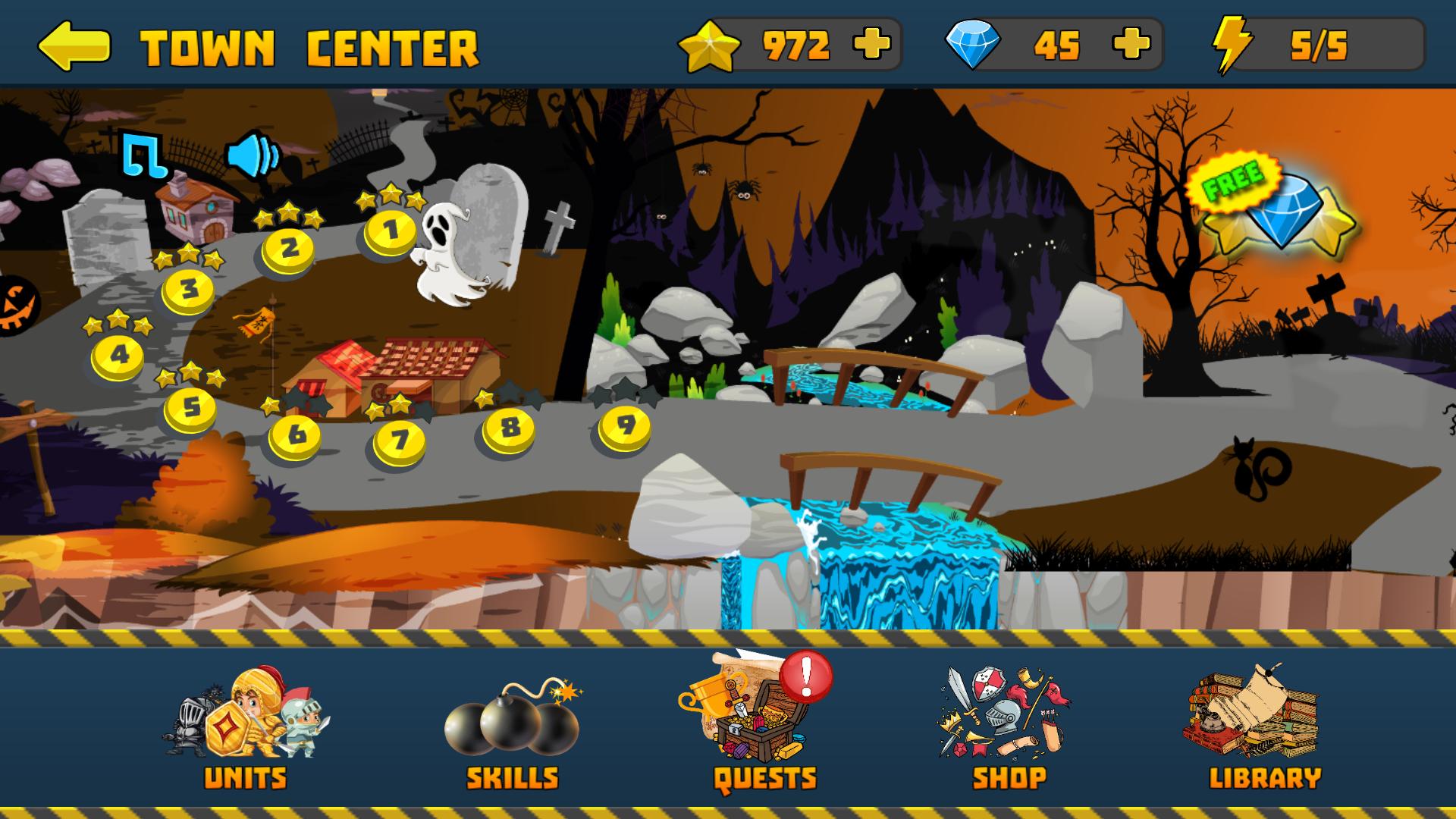The width and height of the screenshot is (1456, 819).
Task: Select level 9 node
Action: click(625, 426)
